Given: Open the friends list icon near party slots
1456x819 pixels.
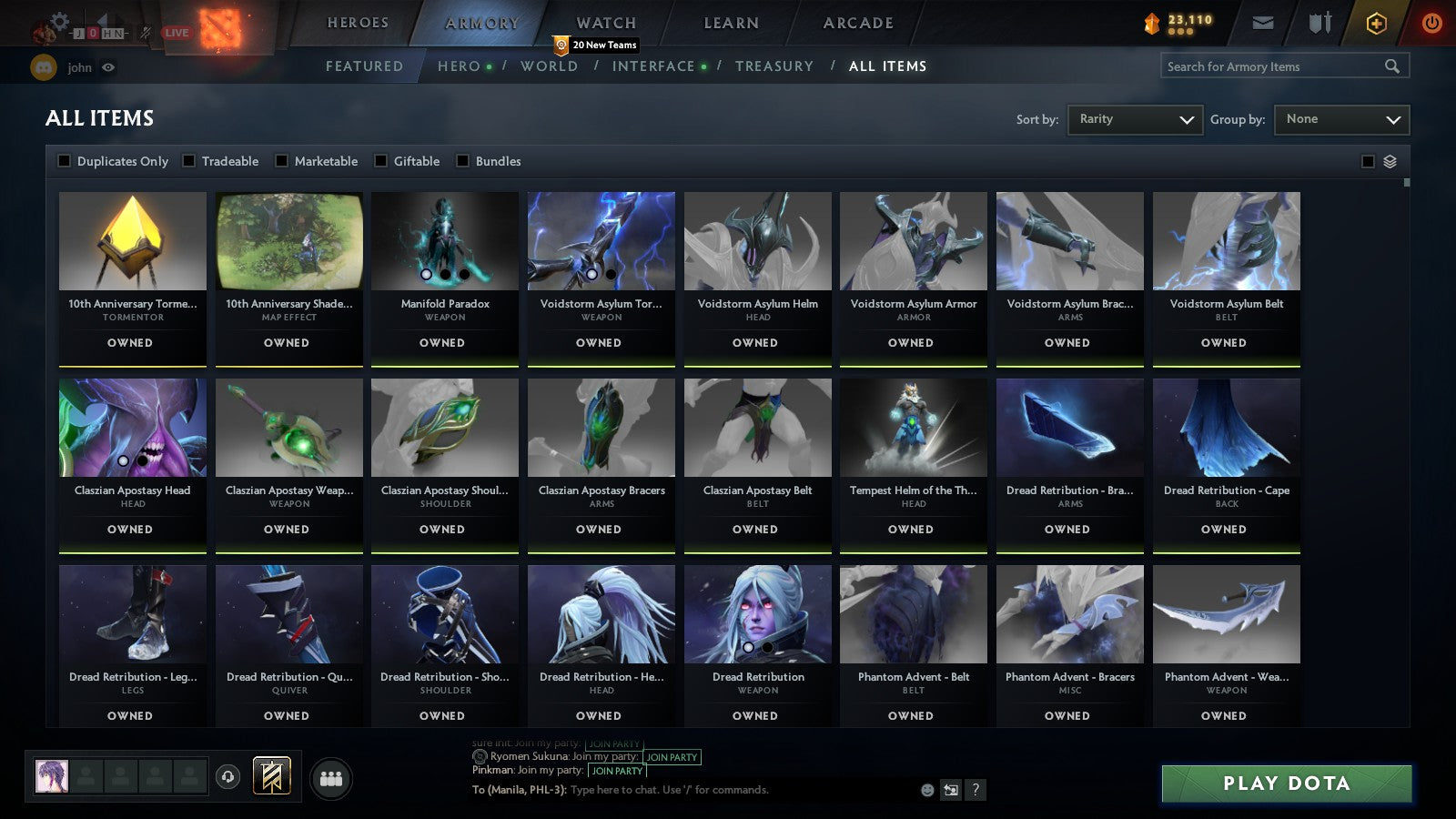Looking at the screenshot, I should coord(331,776).
